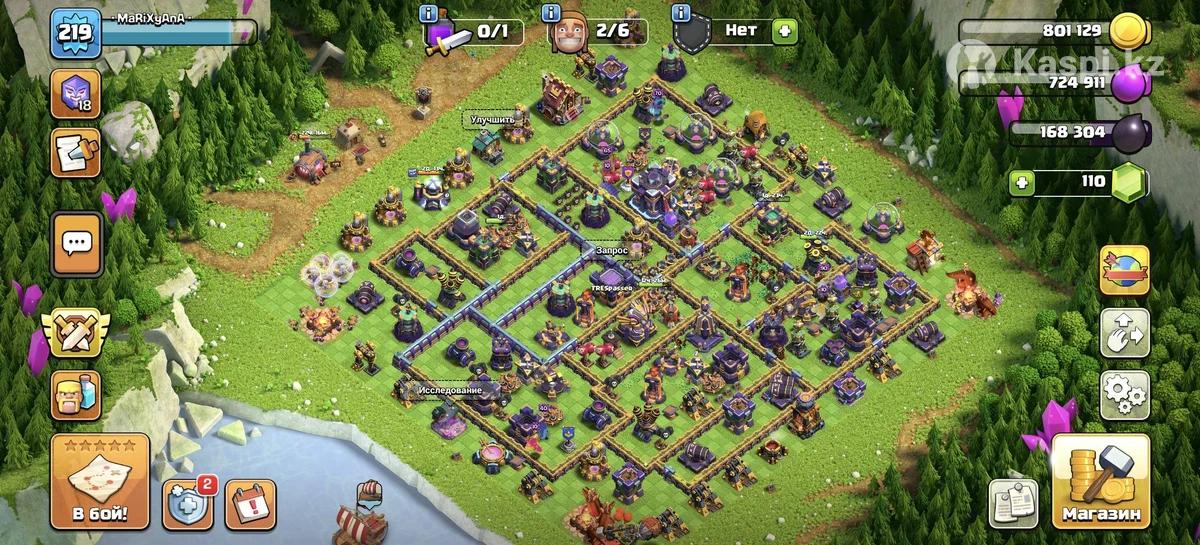Show the player profile from level 219 badge
The image size is (1200, 545).
click(x=74, y=32)
